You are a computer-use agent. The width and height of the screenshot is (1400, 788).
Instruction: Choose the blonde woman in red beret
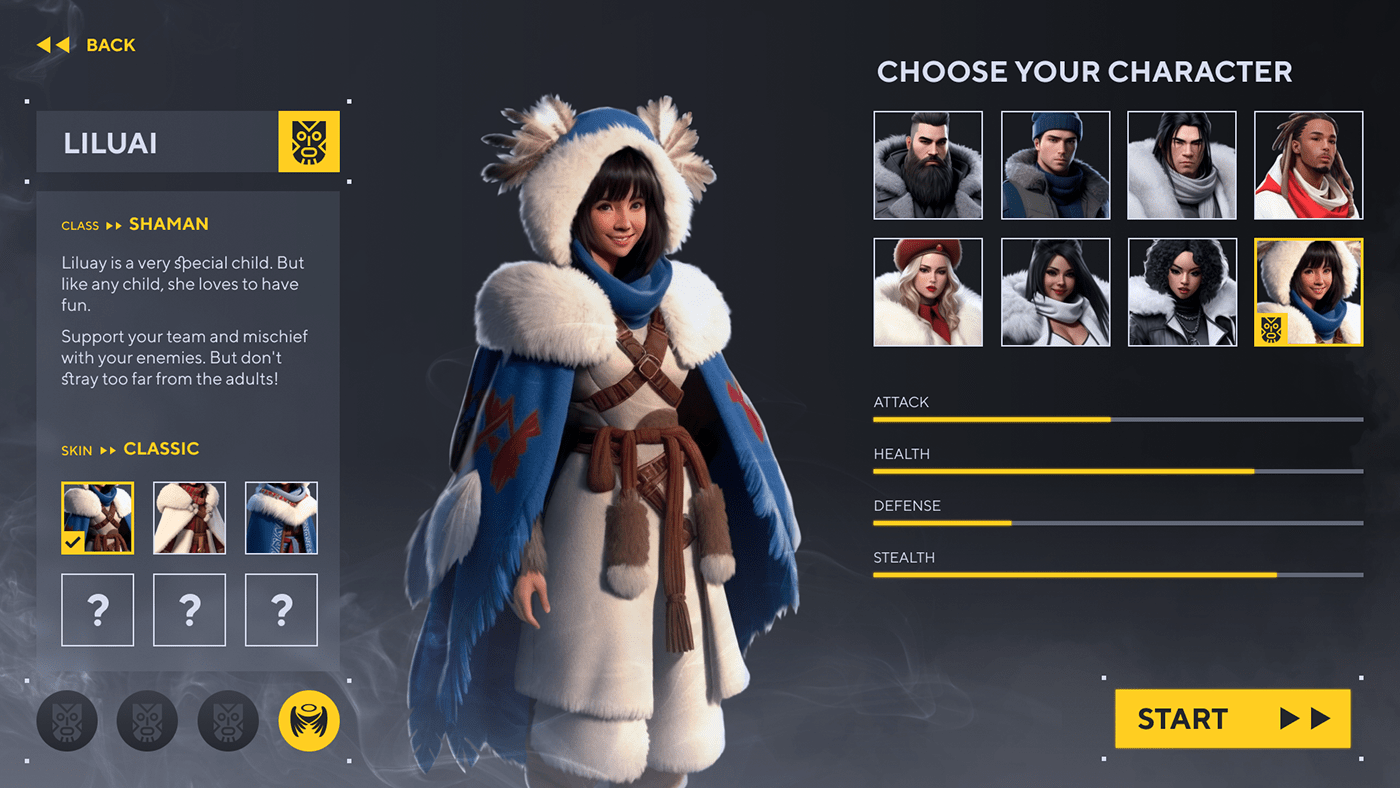(x=928, y=292)
